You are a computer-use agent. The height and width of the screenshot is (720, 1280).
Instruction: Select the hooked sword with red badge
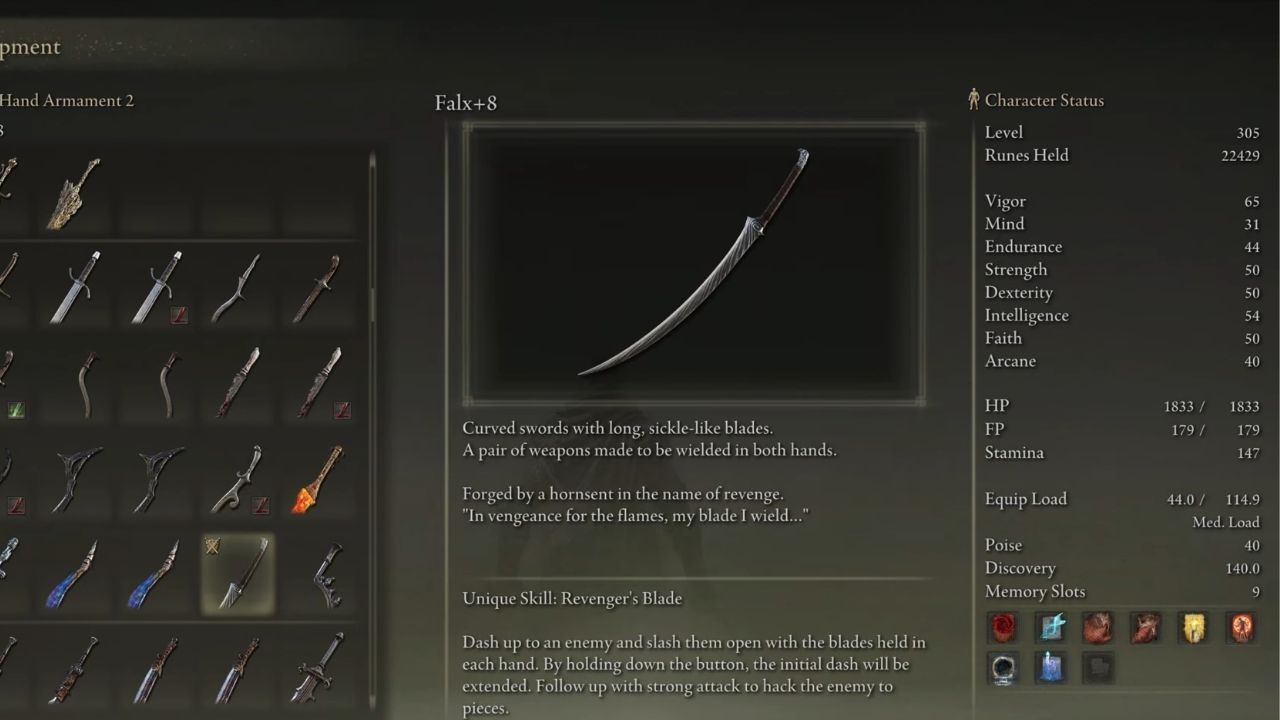[x=238, y=480]
